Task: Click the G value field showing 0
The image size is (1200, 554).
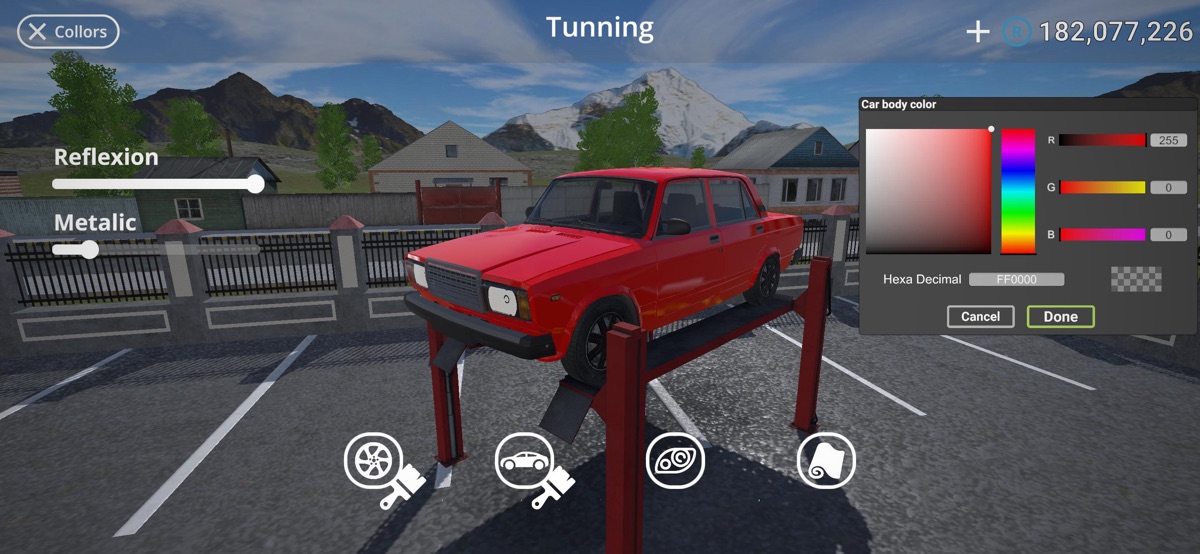Action: pos(1168,188)
